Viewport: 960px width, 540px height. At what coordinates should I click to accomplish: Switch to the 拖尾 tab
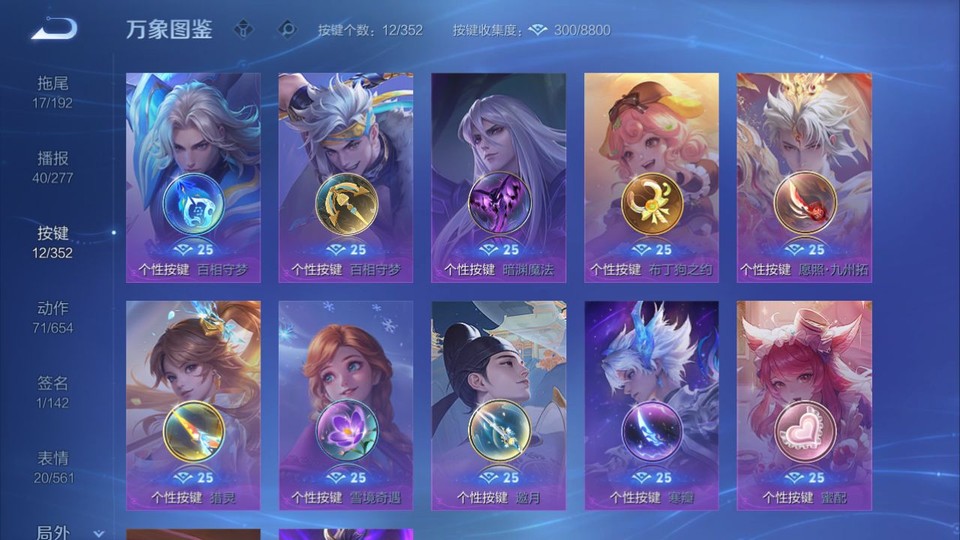pyautogui.click(x=54, y=91)
